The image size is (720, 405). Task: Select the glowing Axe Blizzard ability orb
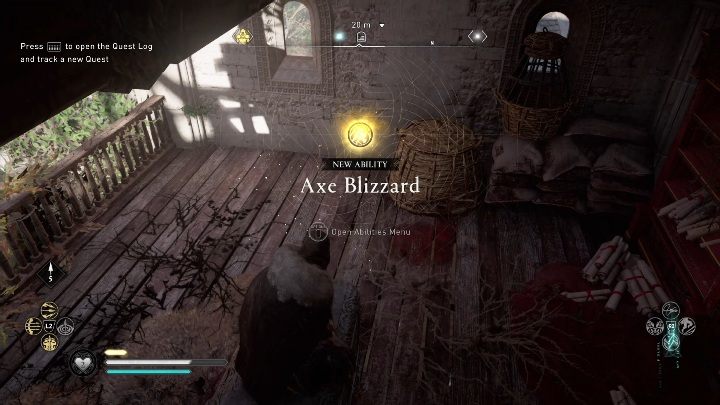coord(361,133)
